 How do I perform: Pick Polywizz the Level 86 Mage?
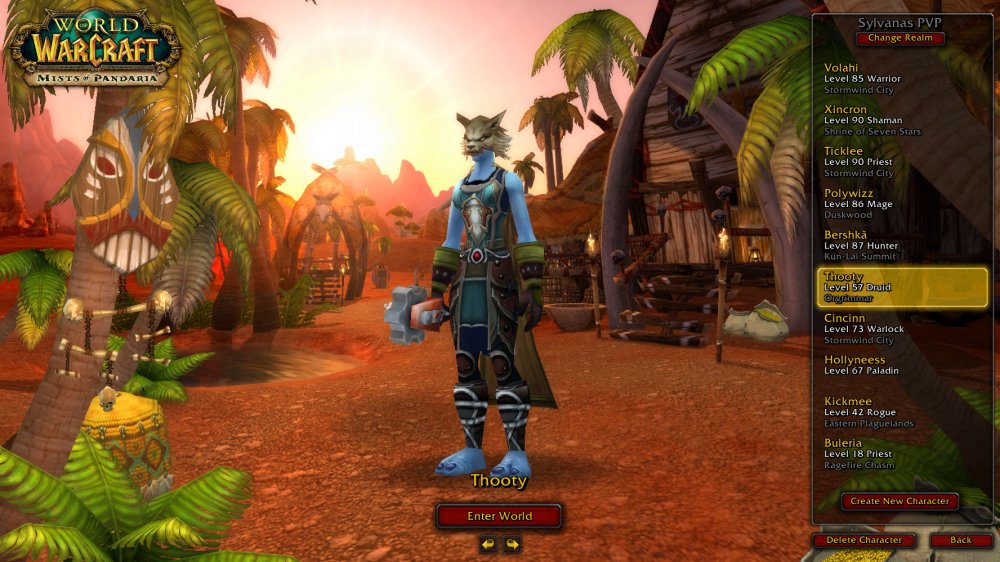click(x=900, y=203)
